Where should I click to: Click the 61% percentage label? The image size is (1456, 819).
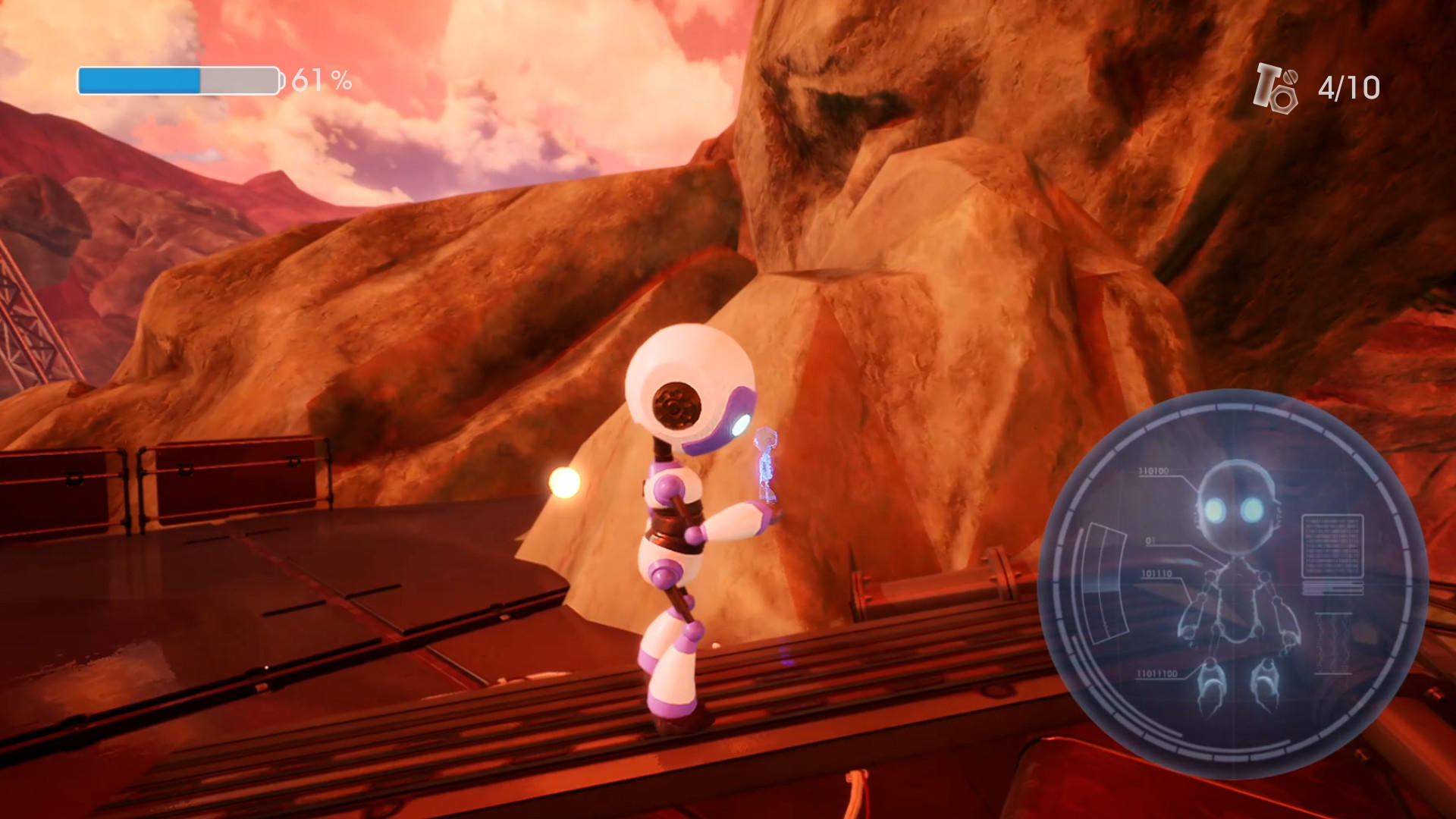click(321, 78)
